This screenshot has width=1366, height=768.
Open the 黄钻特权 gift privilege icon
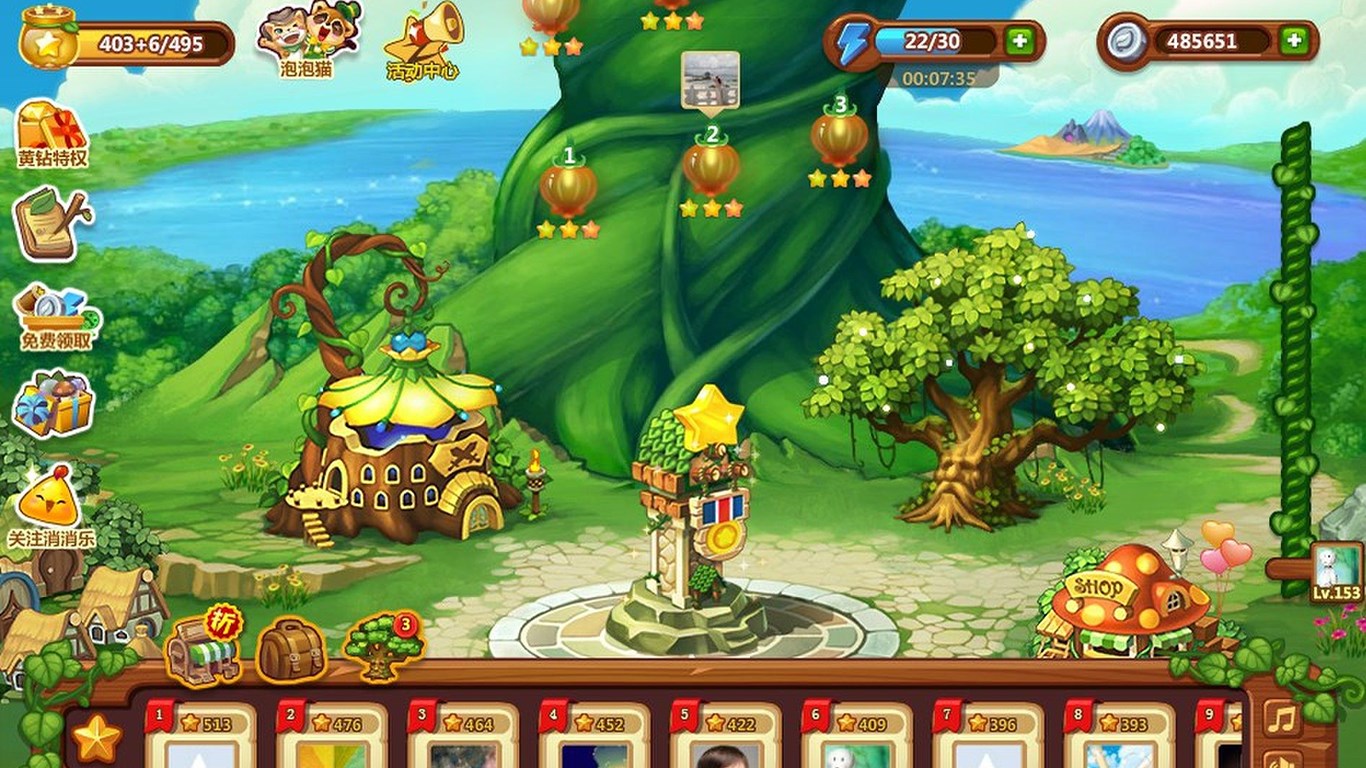point(50,130)
